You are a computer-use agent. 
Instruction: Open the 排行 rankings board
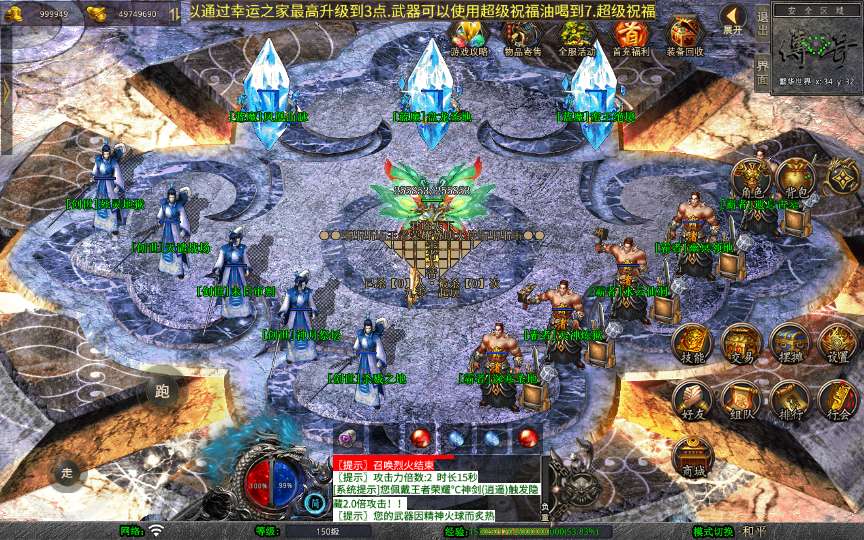pyautogui.click(x=789, y=400)
